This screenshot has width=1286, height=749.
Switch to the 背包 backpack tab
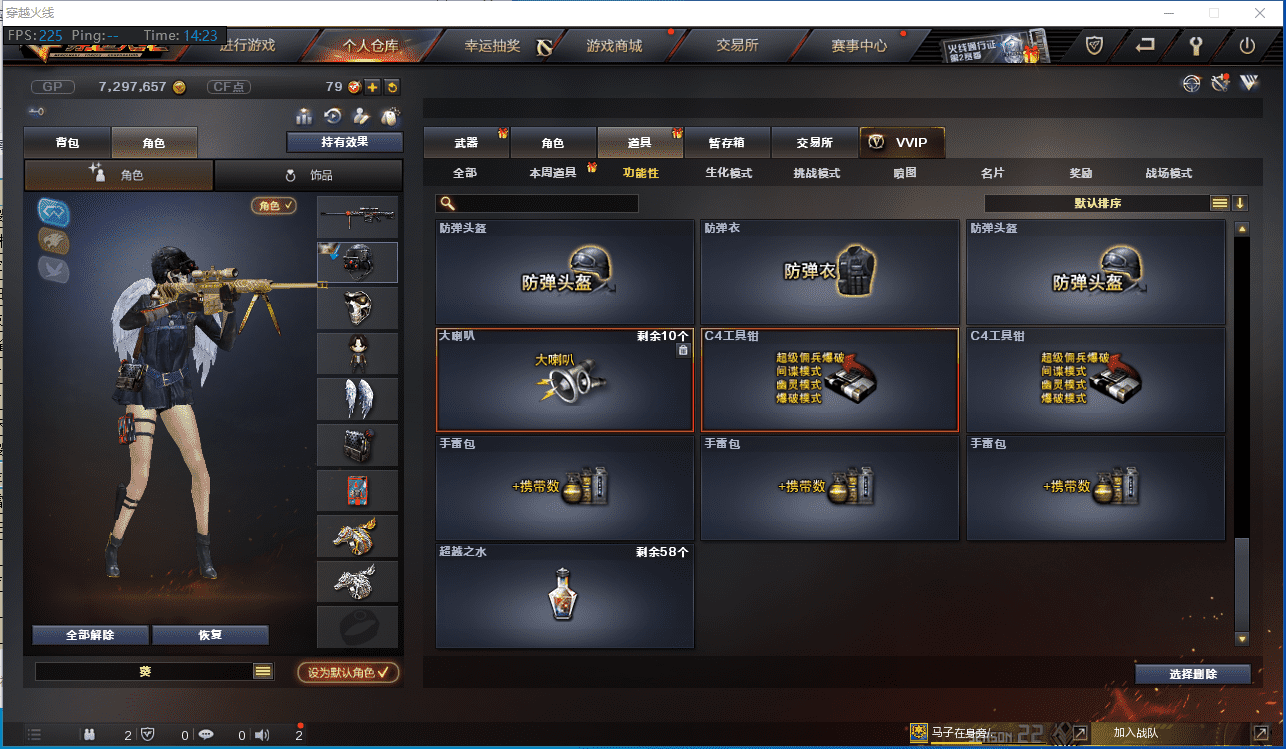[x=67, y=143]
